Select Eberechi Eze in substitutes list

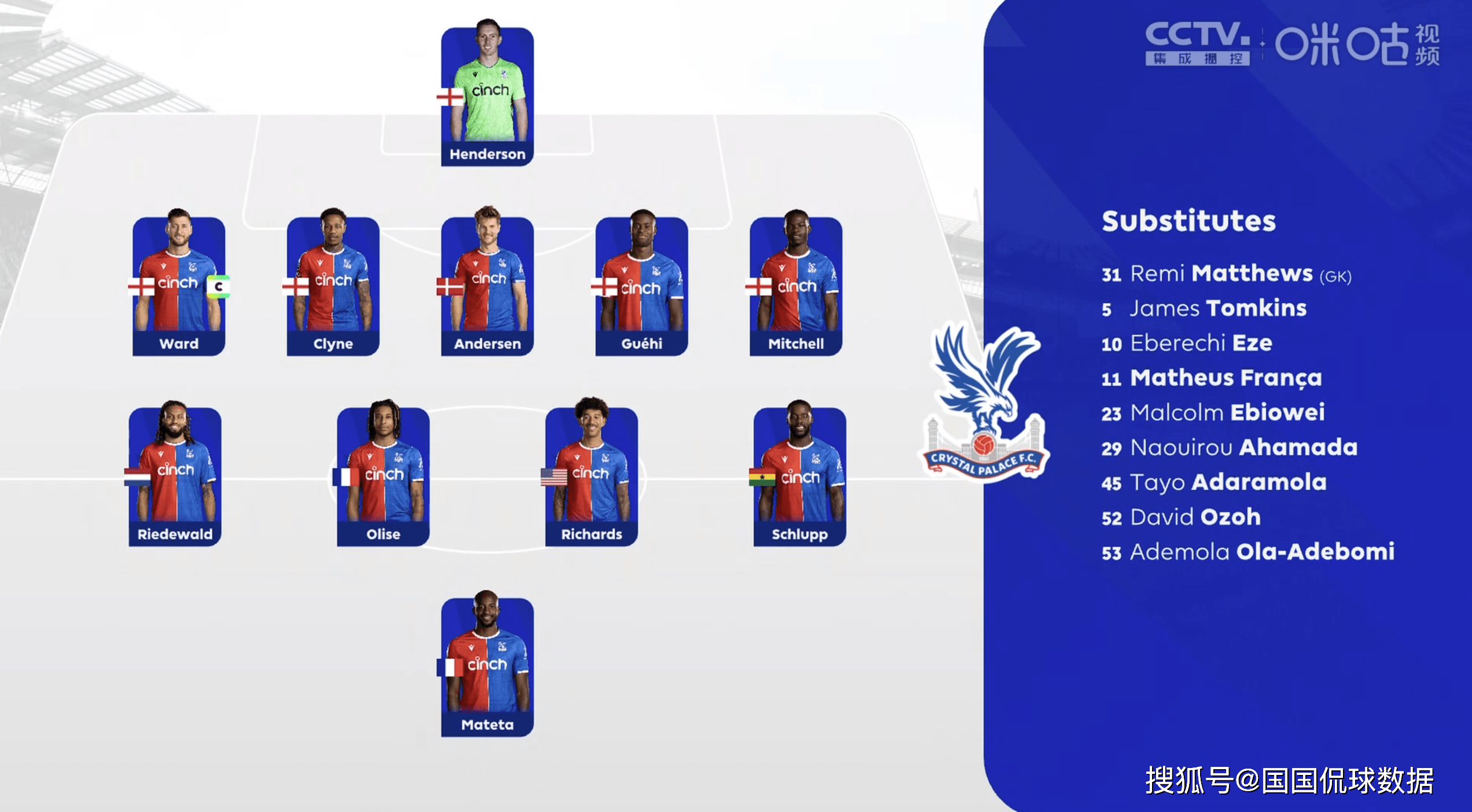click(x=1186, y=344)
